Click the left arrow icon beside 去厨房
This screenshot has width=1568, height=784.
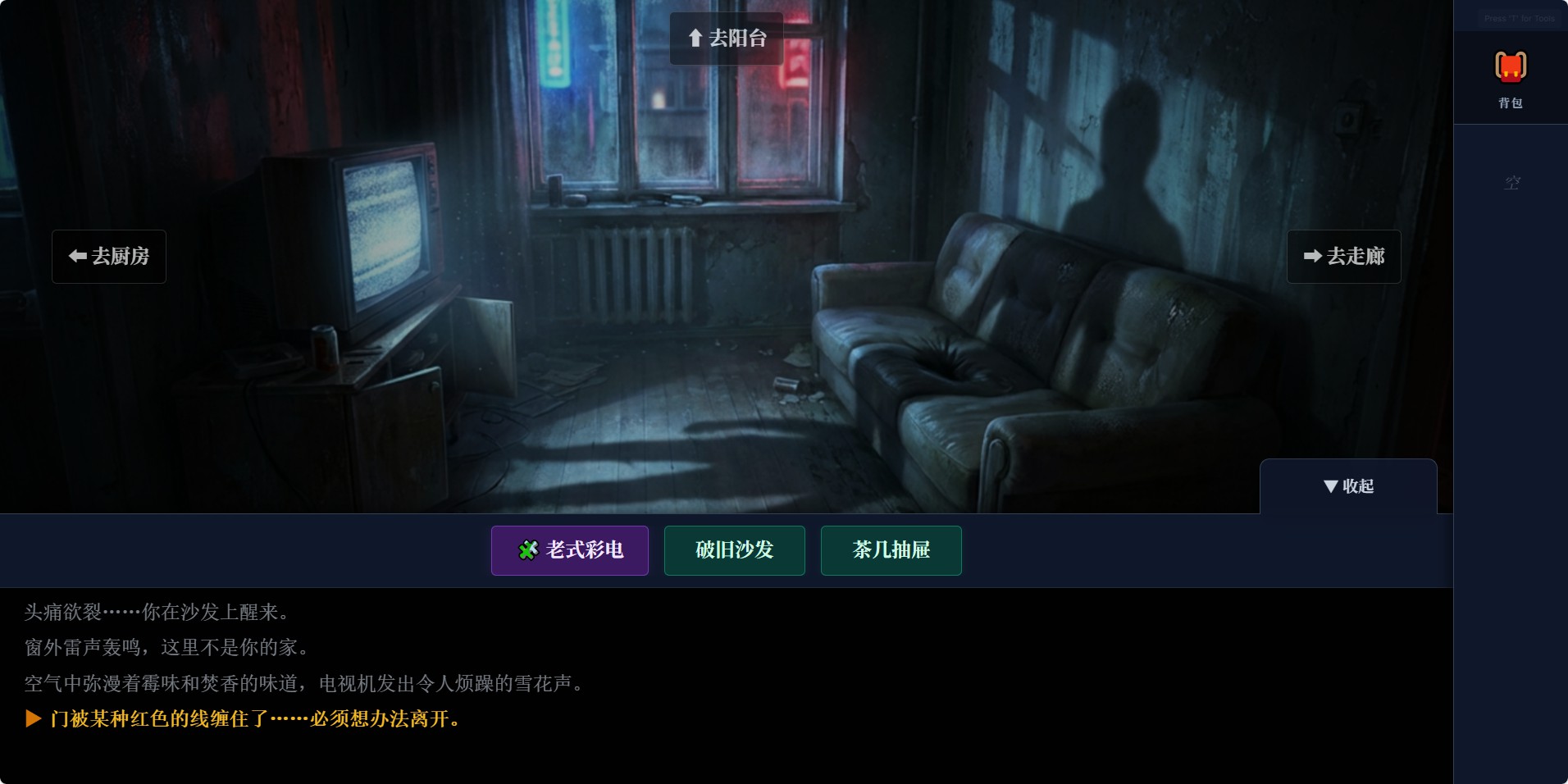[x=78, y=256]
